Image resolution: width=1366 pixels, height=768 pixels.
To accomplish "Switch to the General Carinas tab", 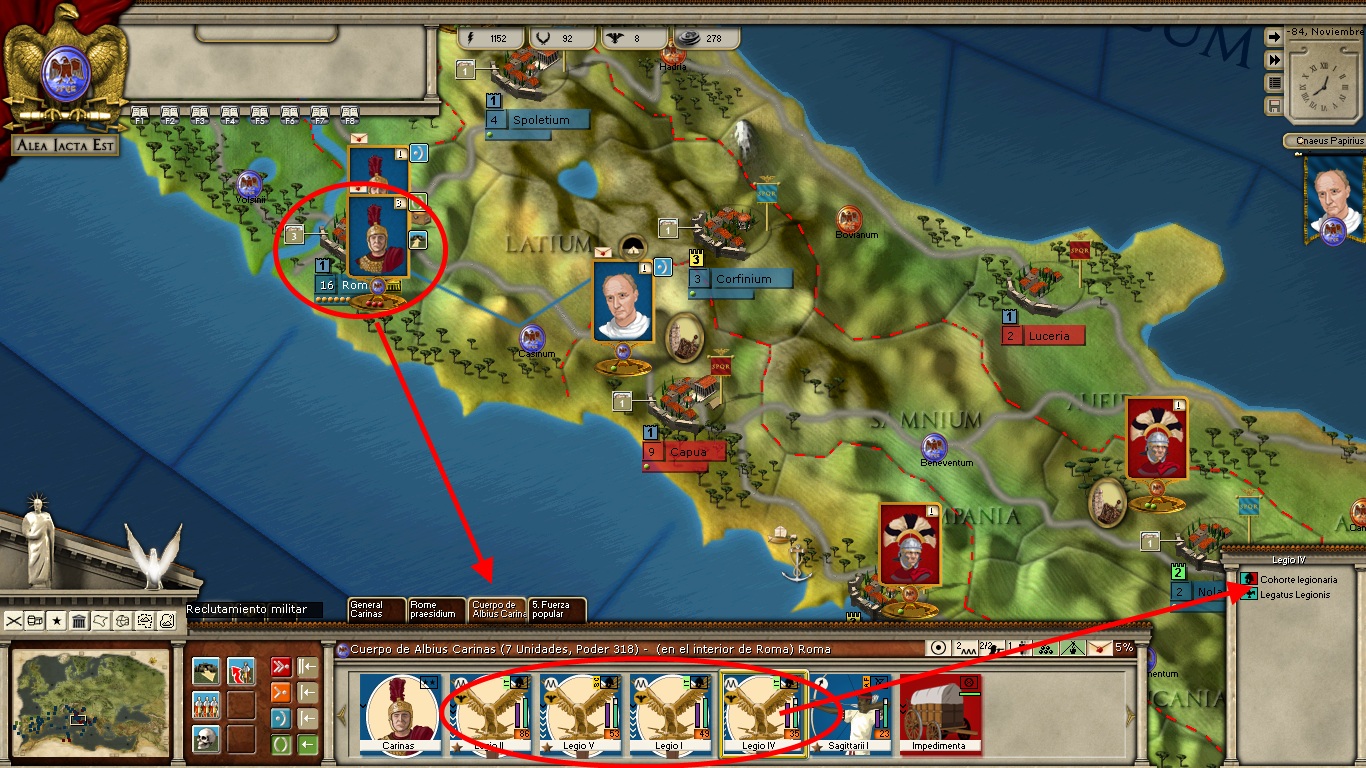I will [376, 609].
